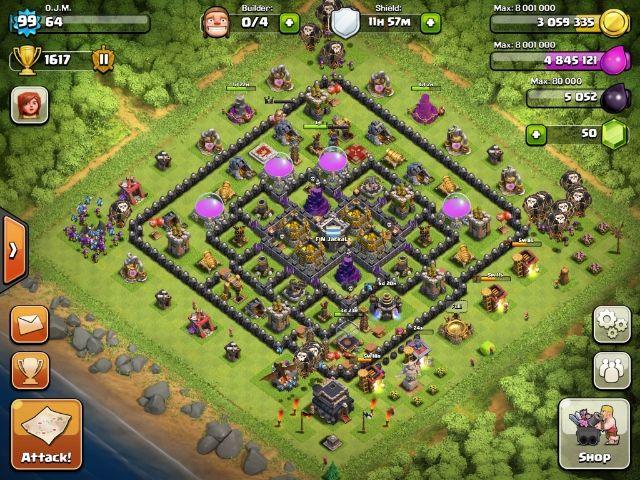
Task: Open the Shop
Action: pos(593,434)
